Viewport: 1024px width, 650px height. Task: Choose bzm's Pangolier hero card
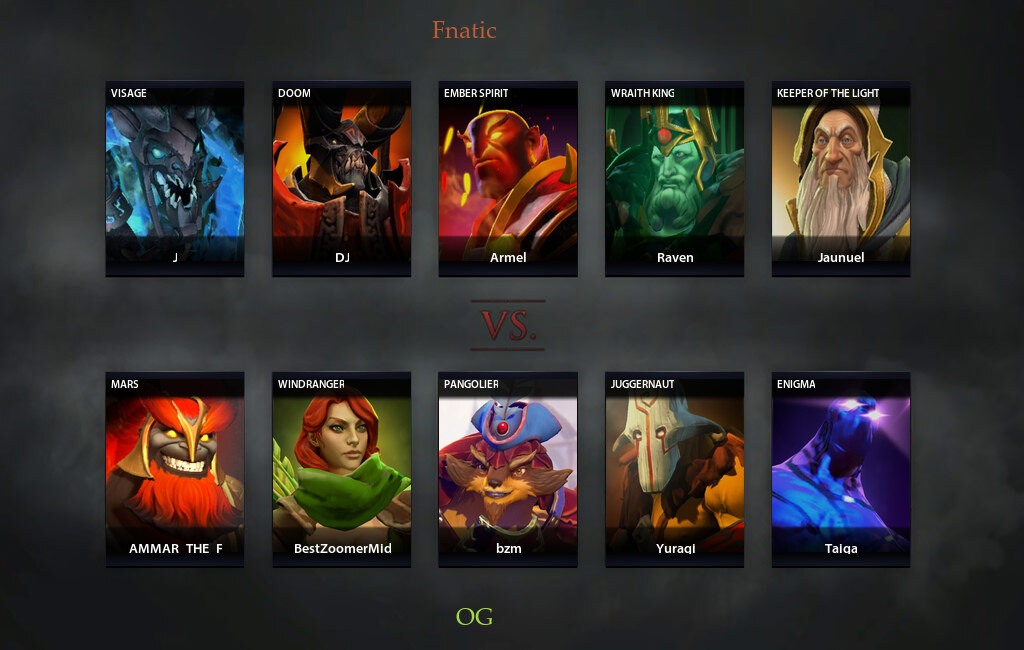(508, 469)
